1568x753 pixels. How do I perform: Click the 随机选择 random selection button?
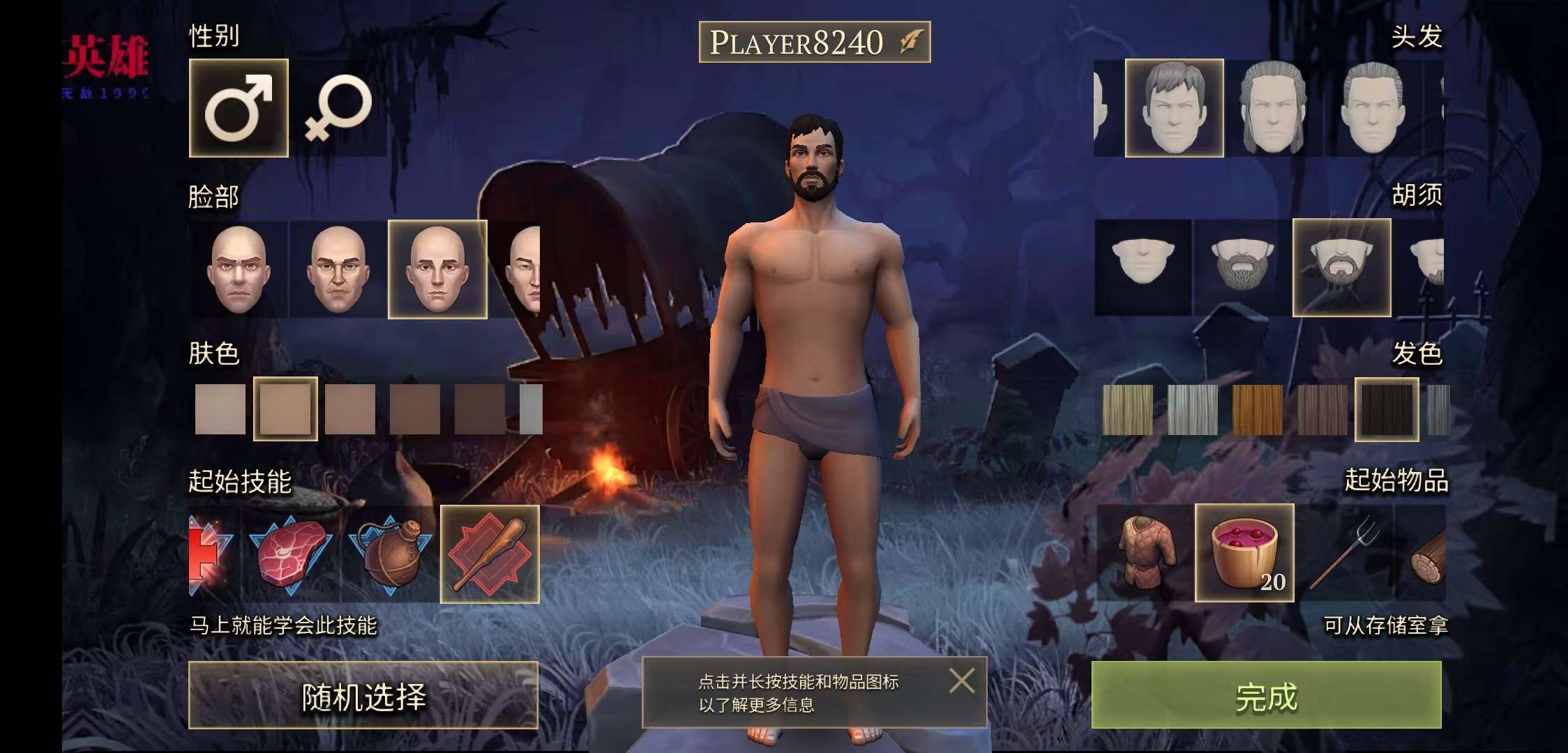pyautogui.click(x=363, y=696)
